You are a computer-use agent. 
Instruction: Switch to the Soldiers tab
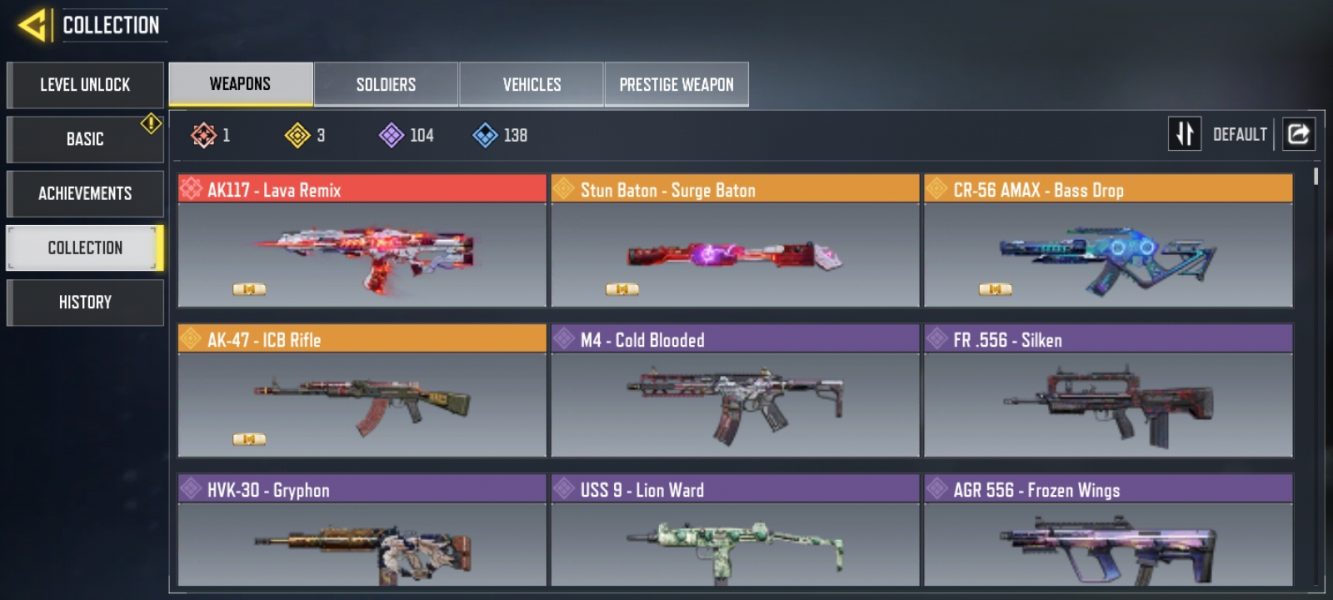[x=386, y=84]
